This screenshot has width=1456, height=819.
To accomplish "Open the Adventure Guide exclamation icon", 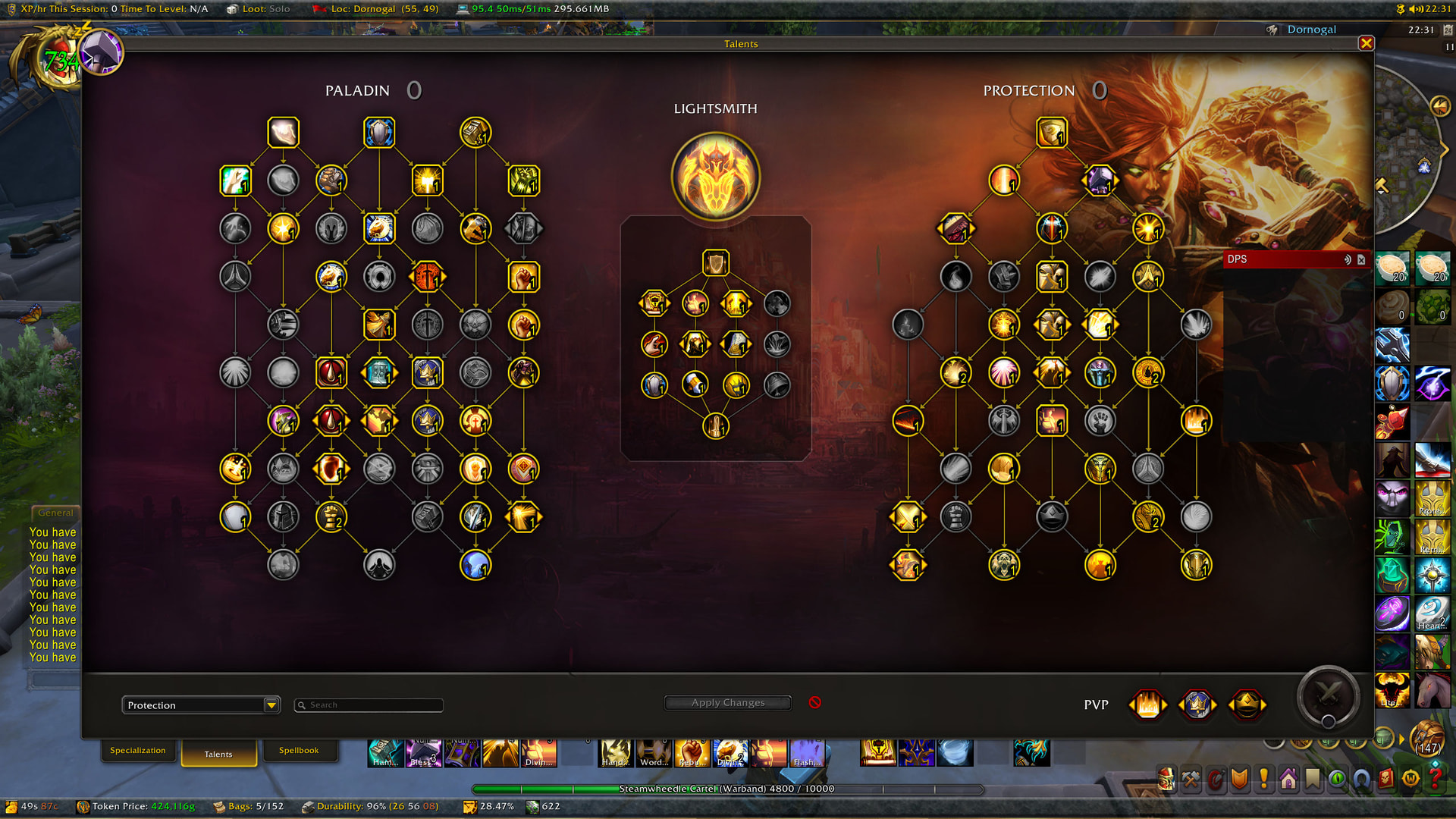I will 1265,776.
